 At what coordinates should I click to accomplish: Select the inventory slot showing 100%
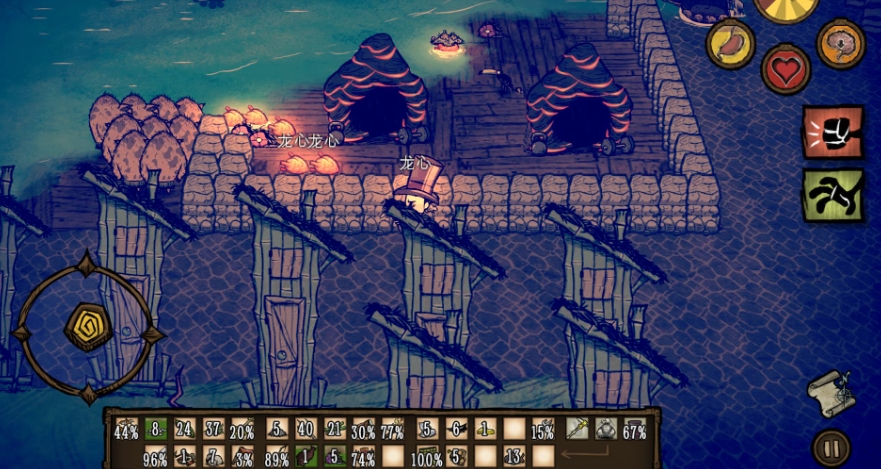[427, 457]
